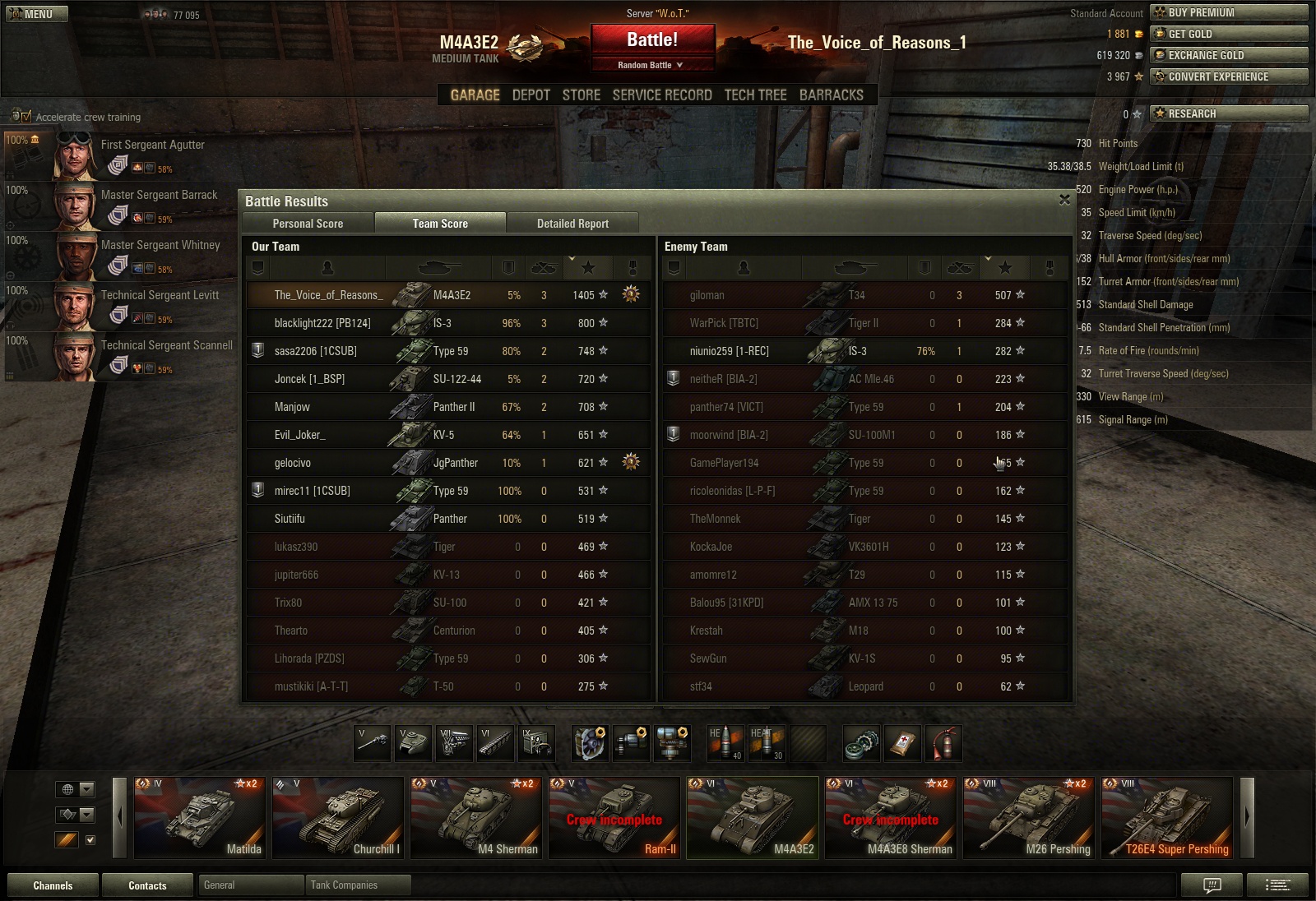The image size is (1316, 901).
Task: Go to the STORE
Action: [x=581, y=95]
